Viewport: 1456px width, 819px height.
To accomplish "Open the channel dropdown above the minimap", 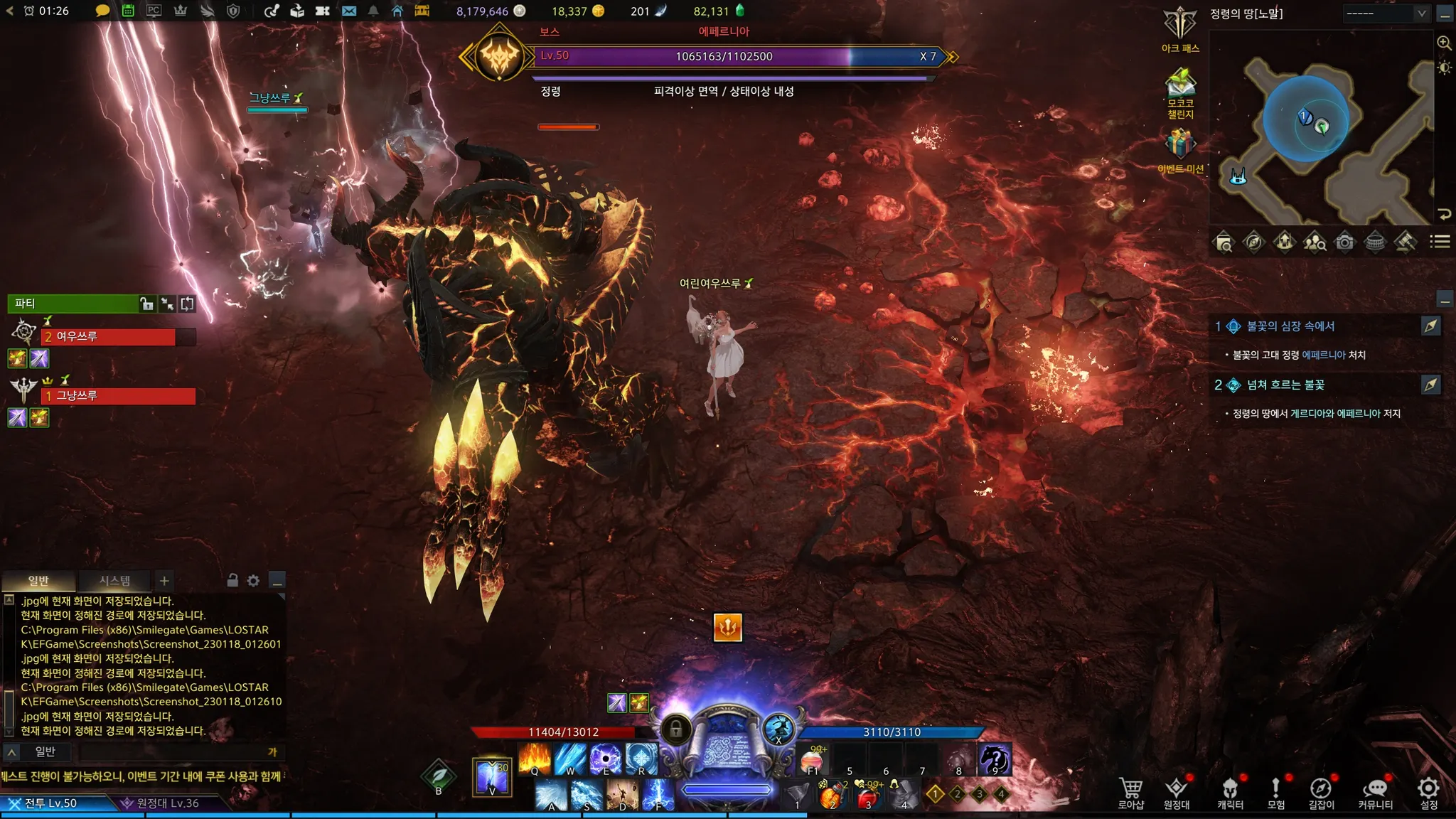I will tap(1386, 14).
